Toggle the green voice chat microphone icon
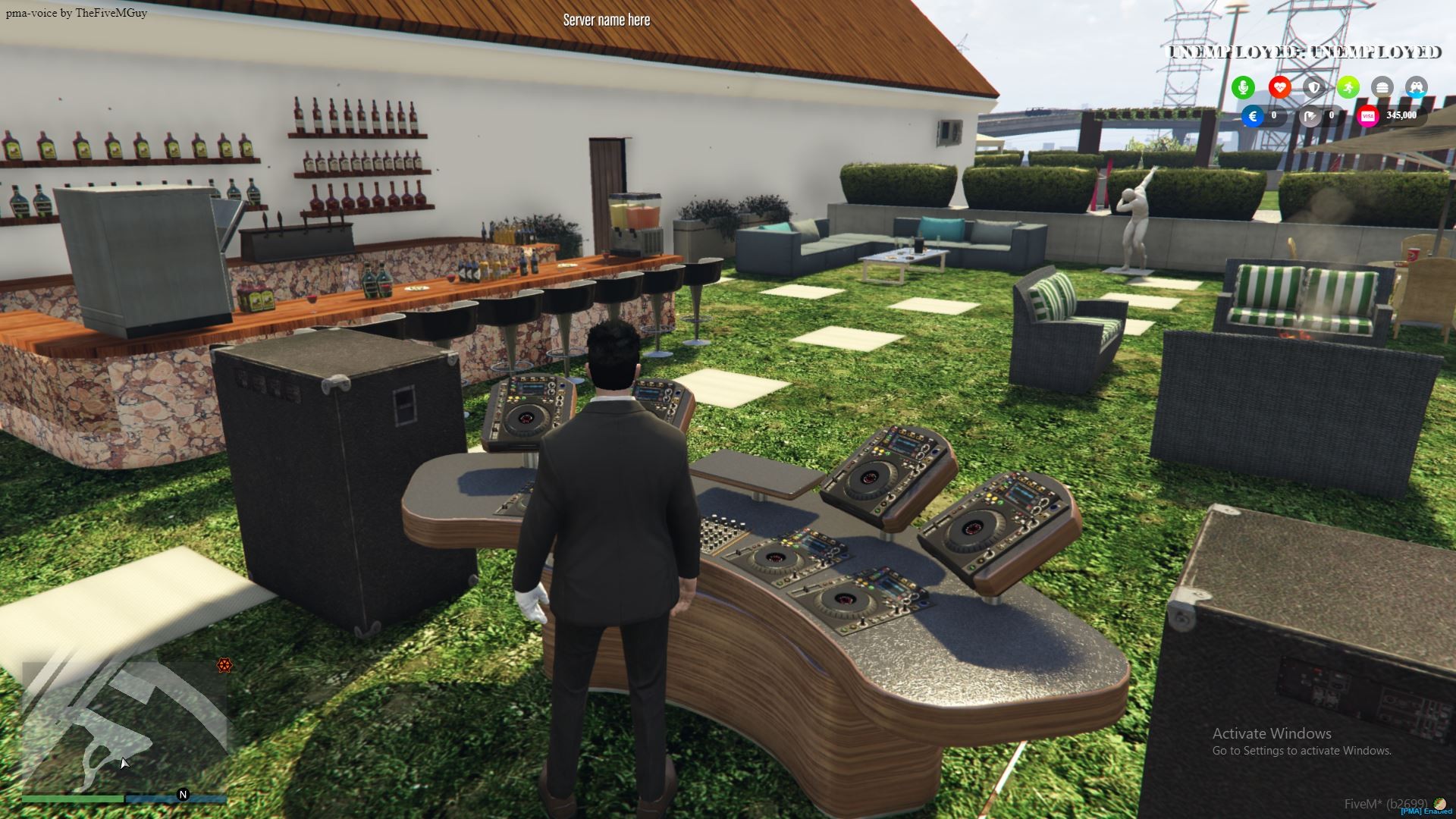 tap(1244, 87)
